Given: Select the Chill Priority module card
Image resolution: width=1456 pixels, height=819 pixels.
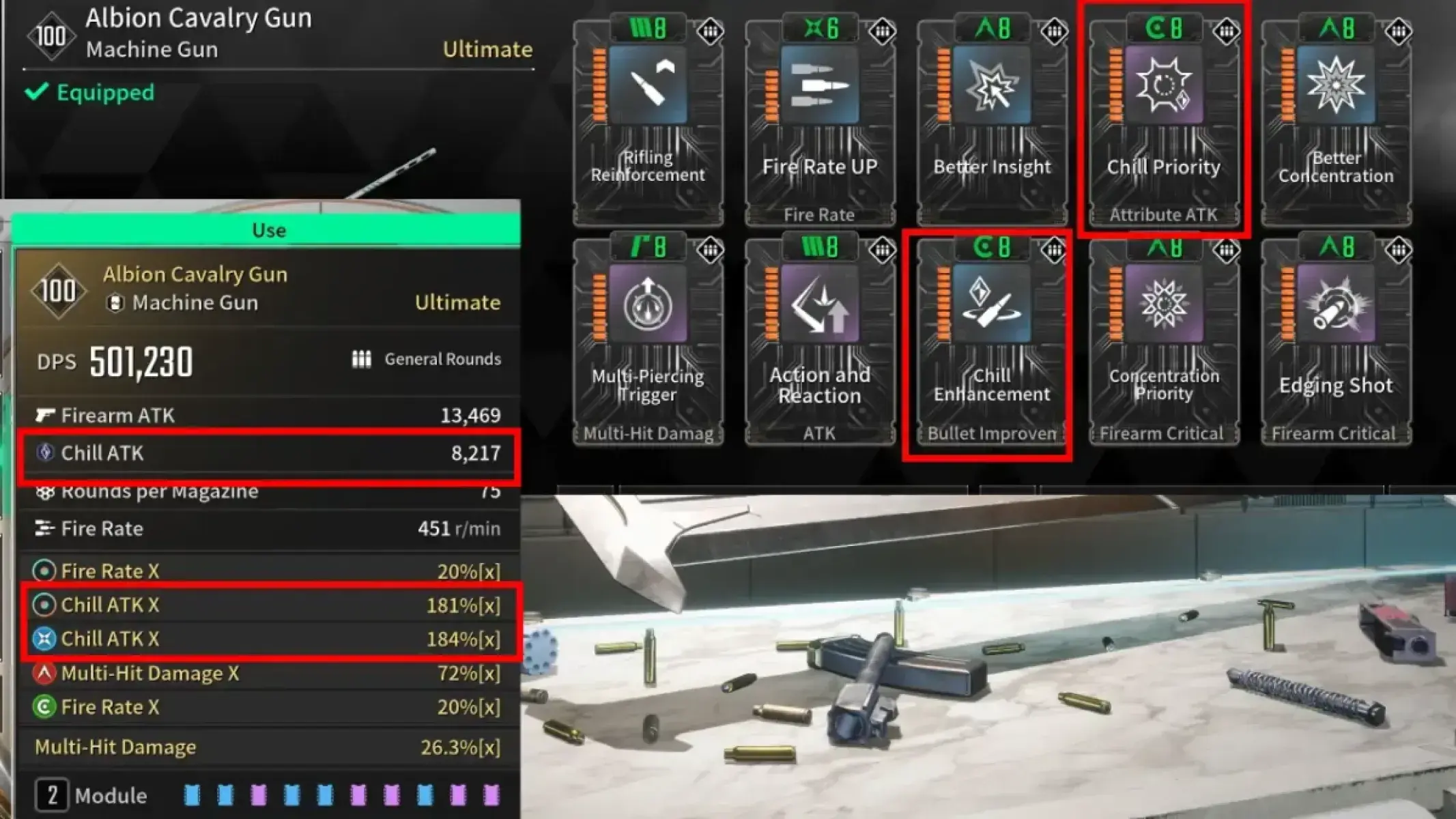Looking at the screenshot, I should (1165, 119).
